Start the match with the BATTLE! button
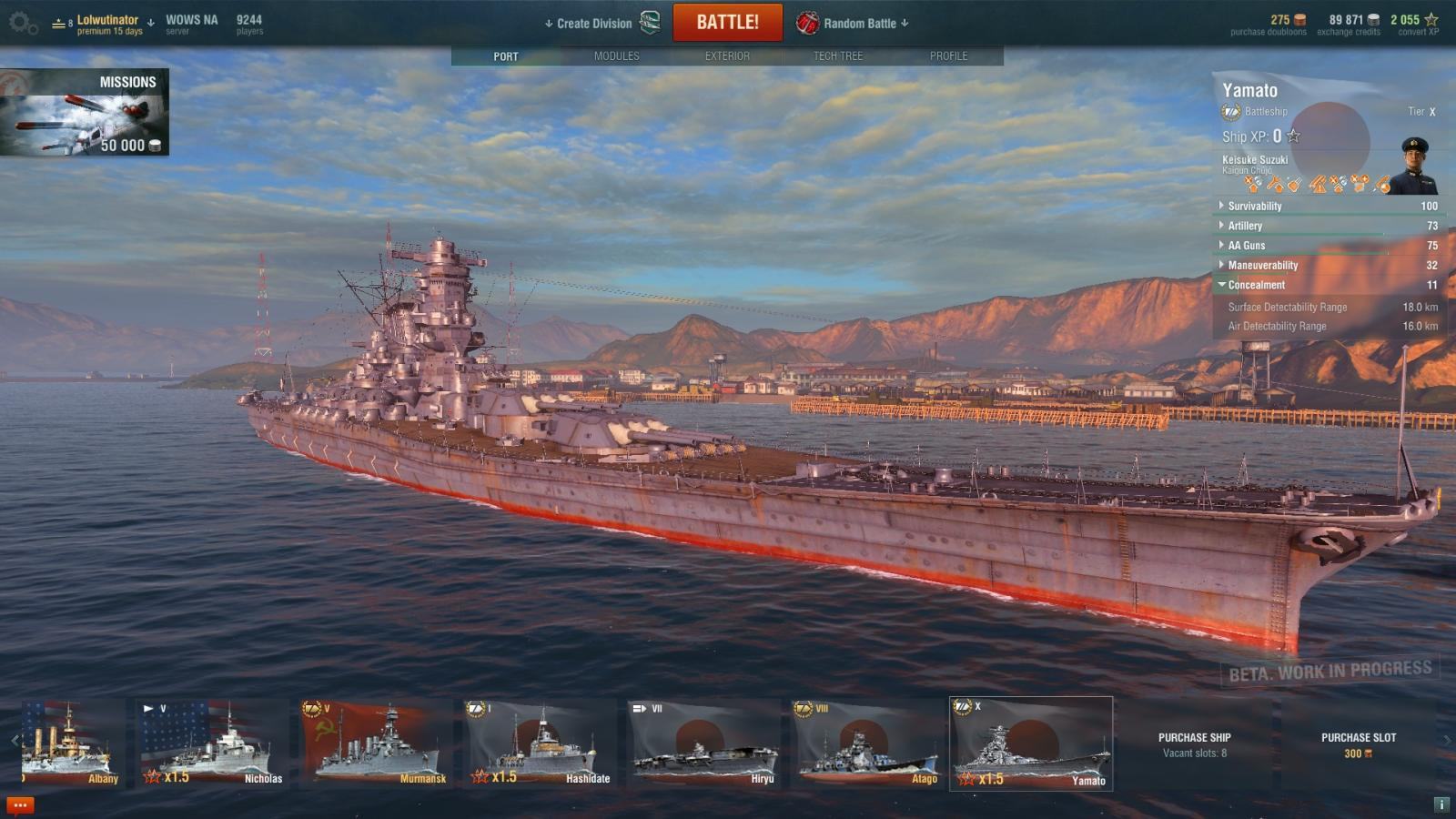The width and height of the screenshot is (1456, 819). [727, 23]
